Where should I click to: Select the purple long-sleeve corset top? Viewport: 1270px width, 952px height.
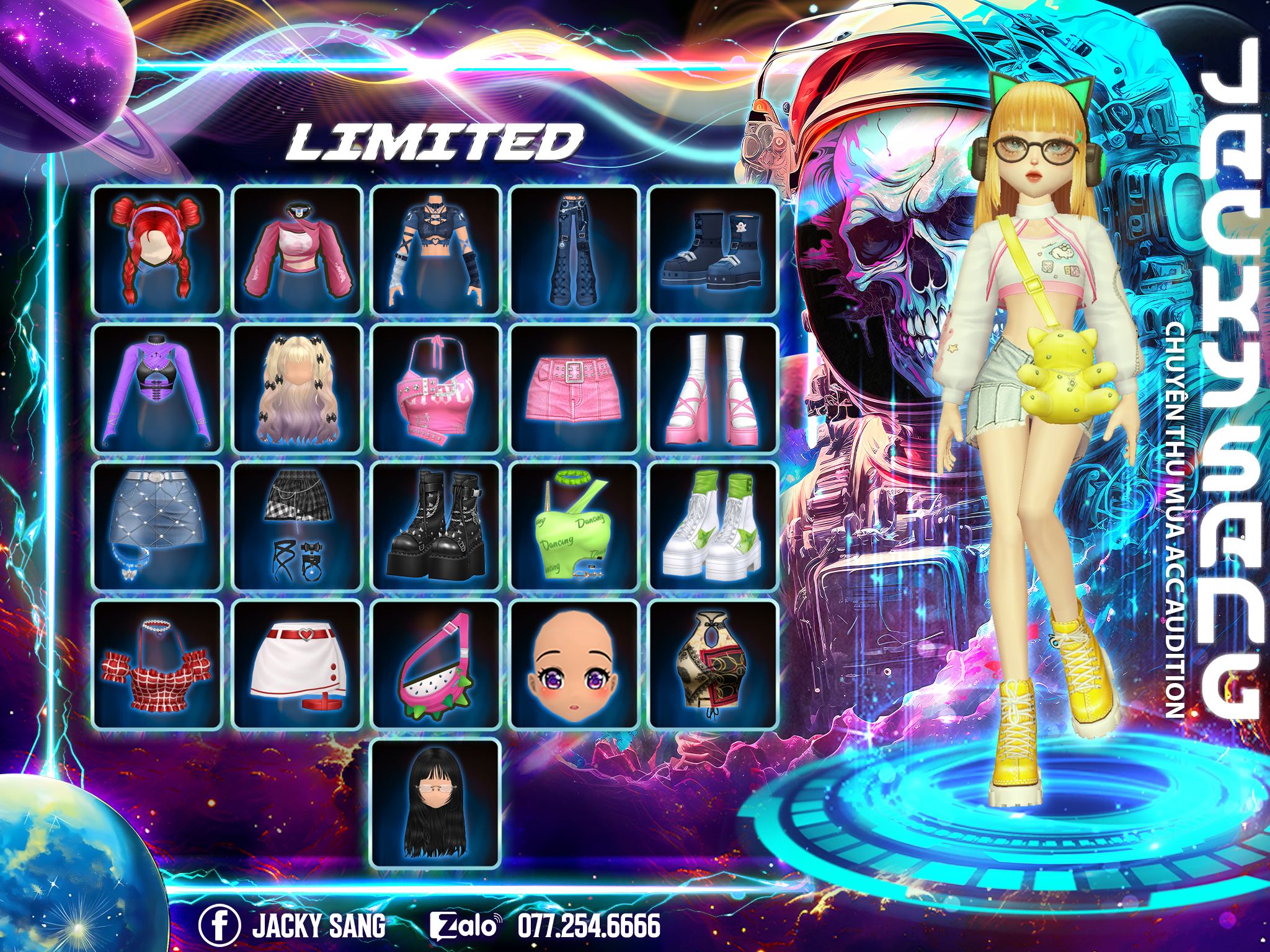point(157,389)
